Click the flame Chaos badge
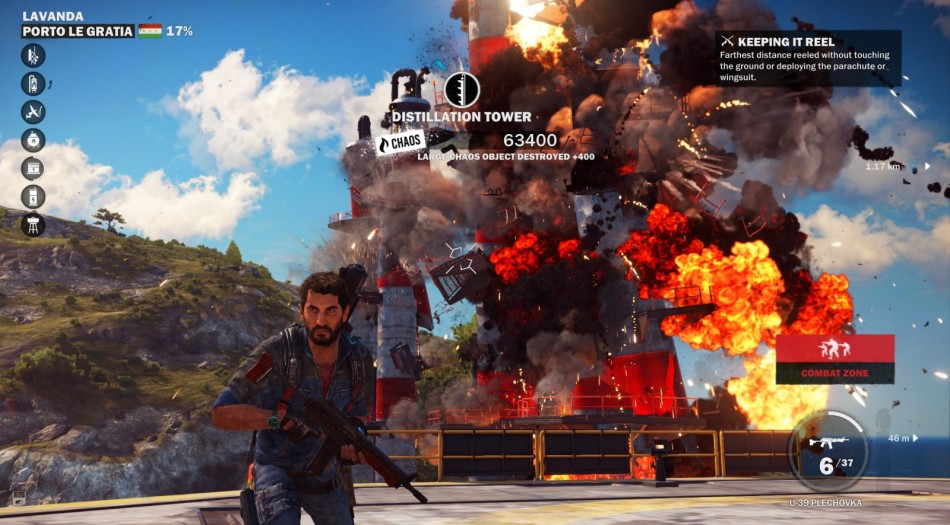The width and height of the screenshot is (950, 525). pos(400,143)
